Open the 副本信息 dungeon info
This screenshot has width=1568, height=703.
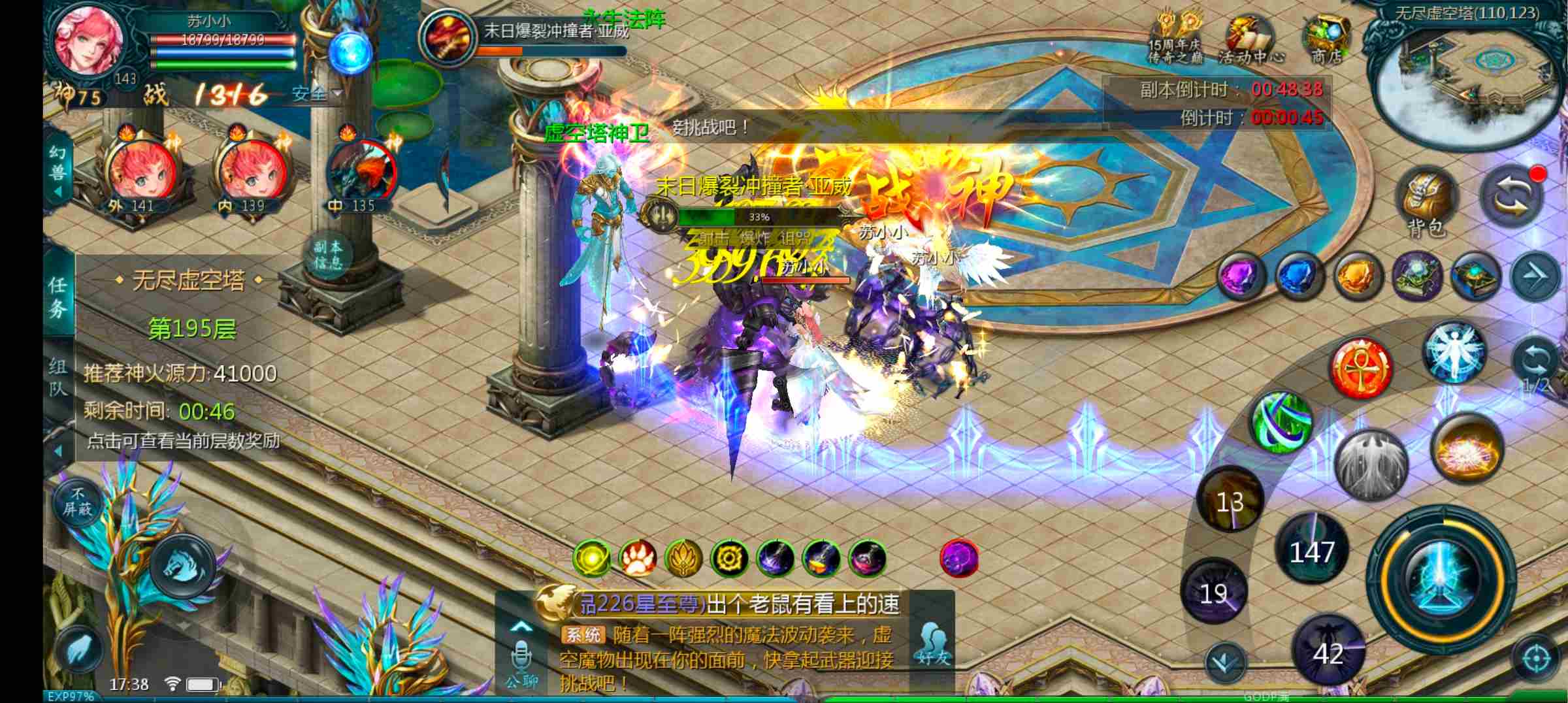[x=328, y=255]
